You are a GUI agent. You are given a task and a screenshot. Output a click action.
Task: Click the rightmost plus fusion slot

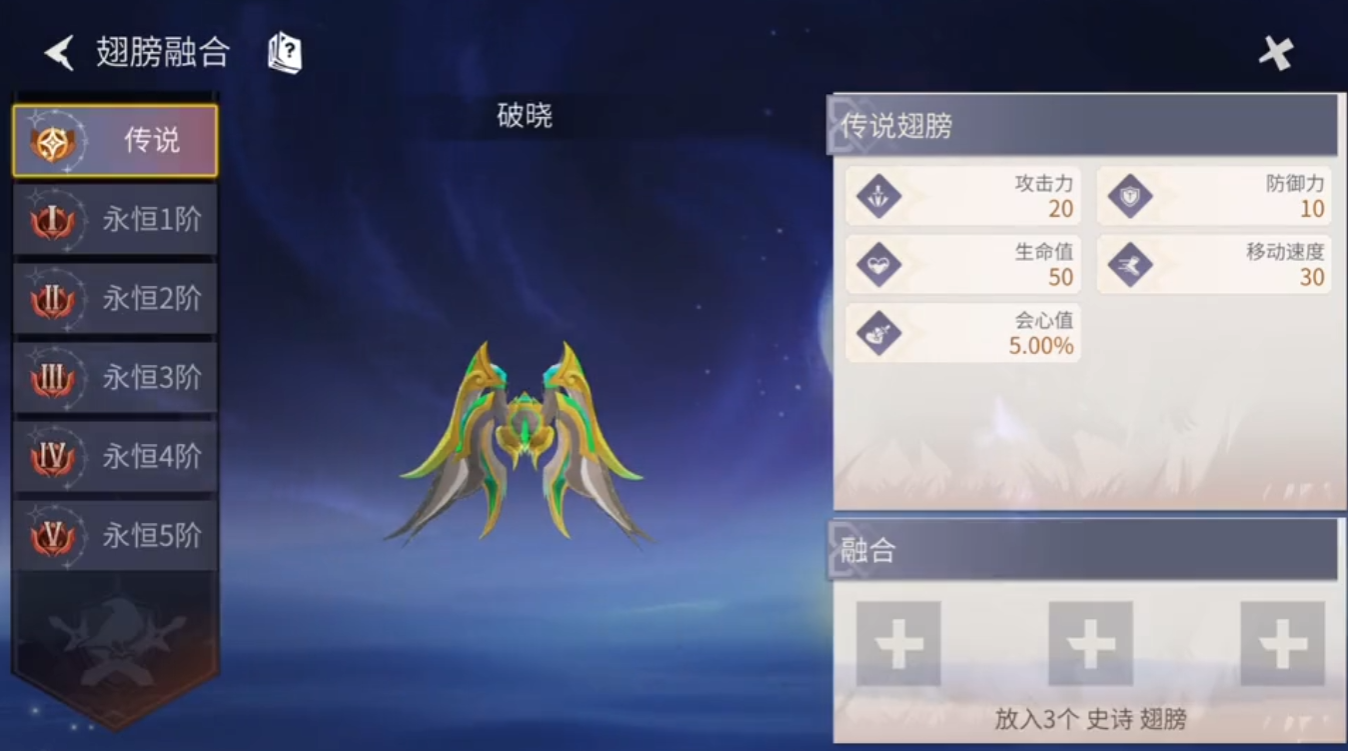(x=1281, y=643)
